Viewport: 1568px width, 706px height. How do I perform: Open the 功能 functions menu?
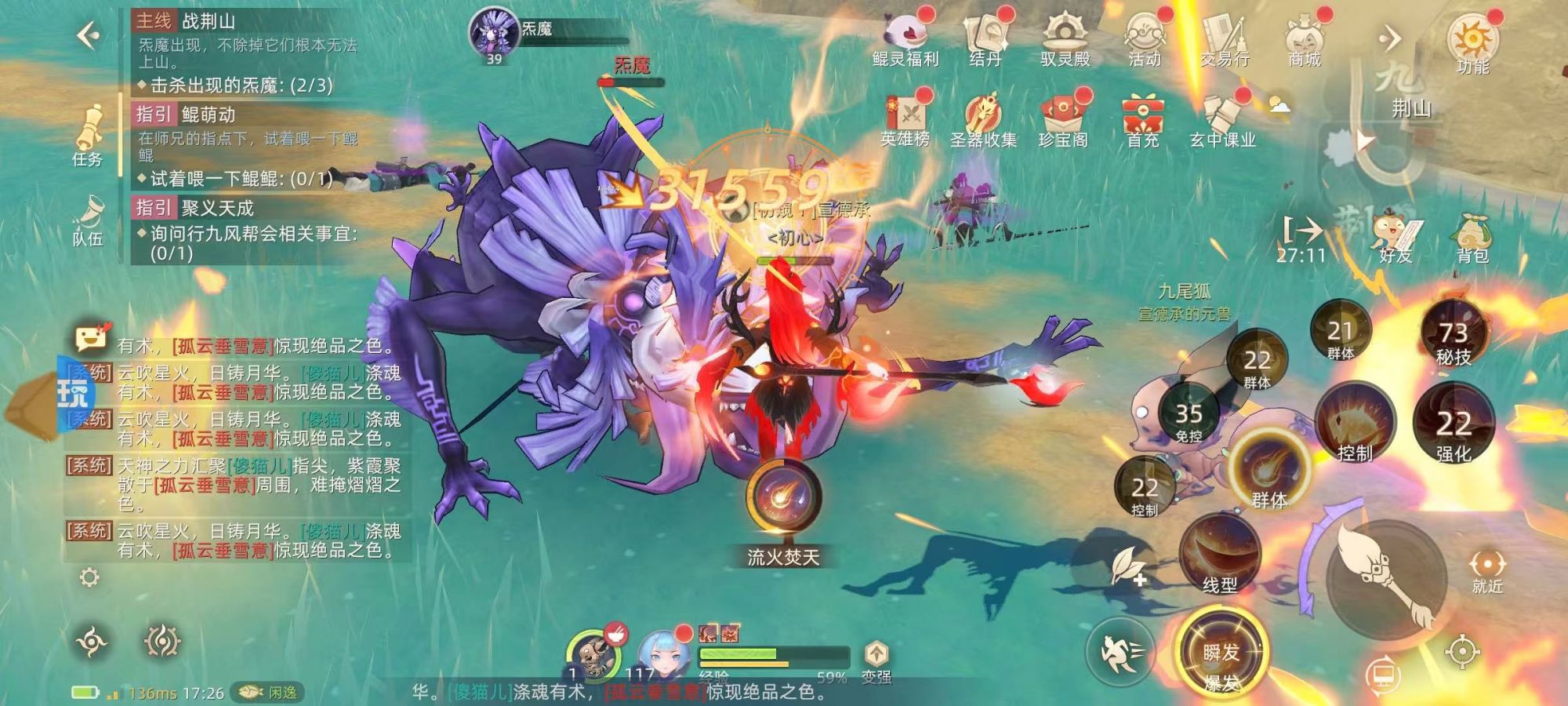point(1472,43)
